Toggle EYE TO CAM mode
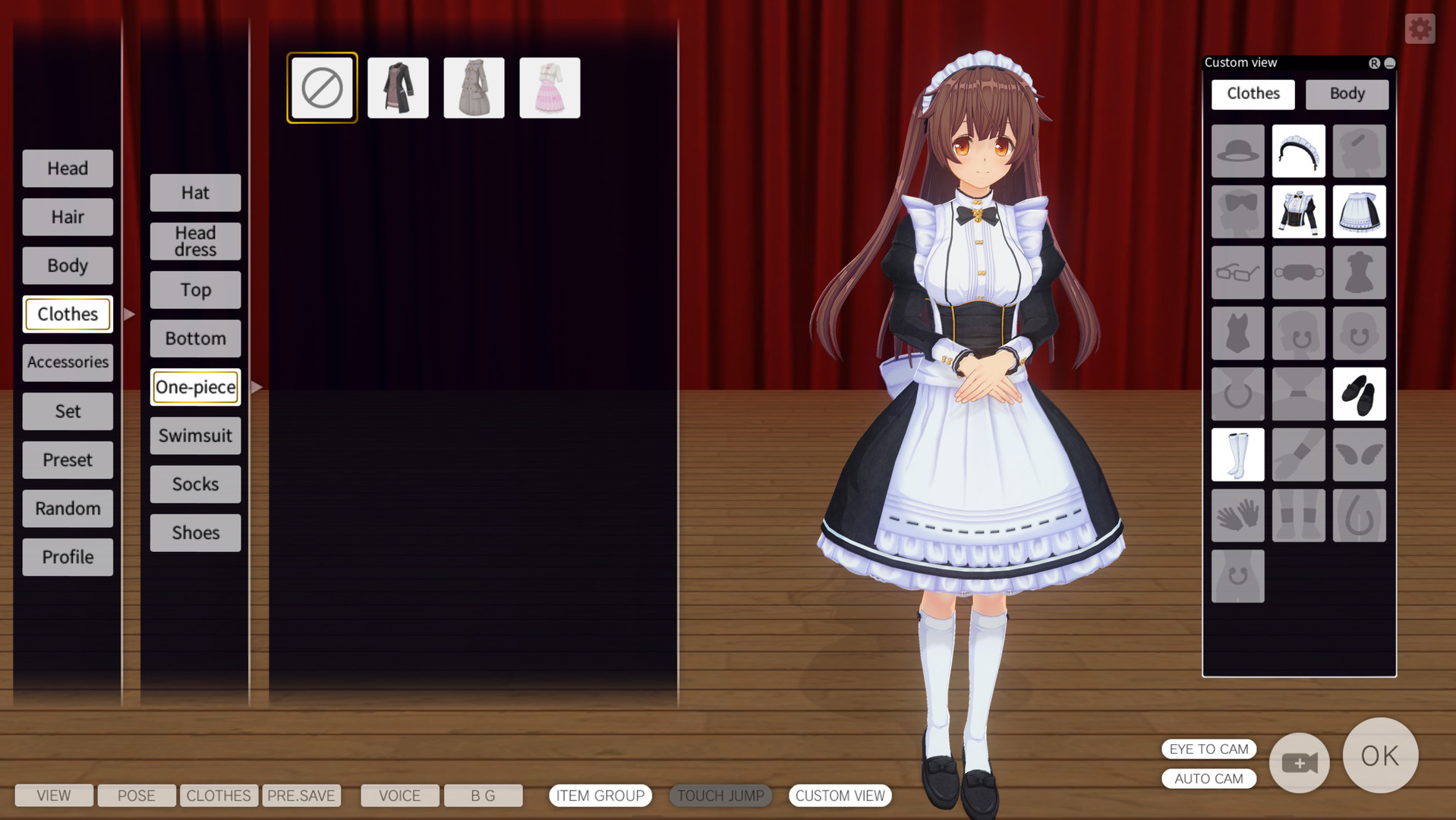 pyautogui.click(x=1209, y=749)
